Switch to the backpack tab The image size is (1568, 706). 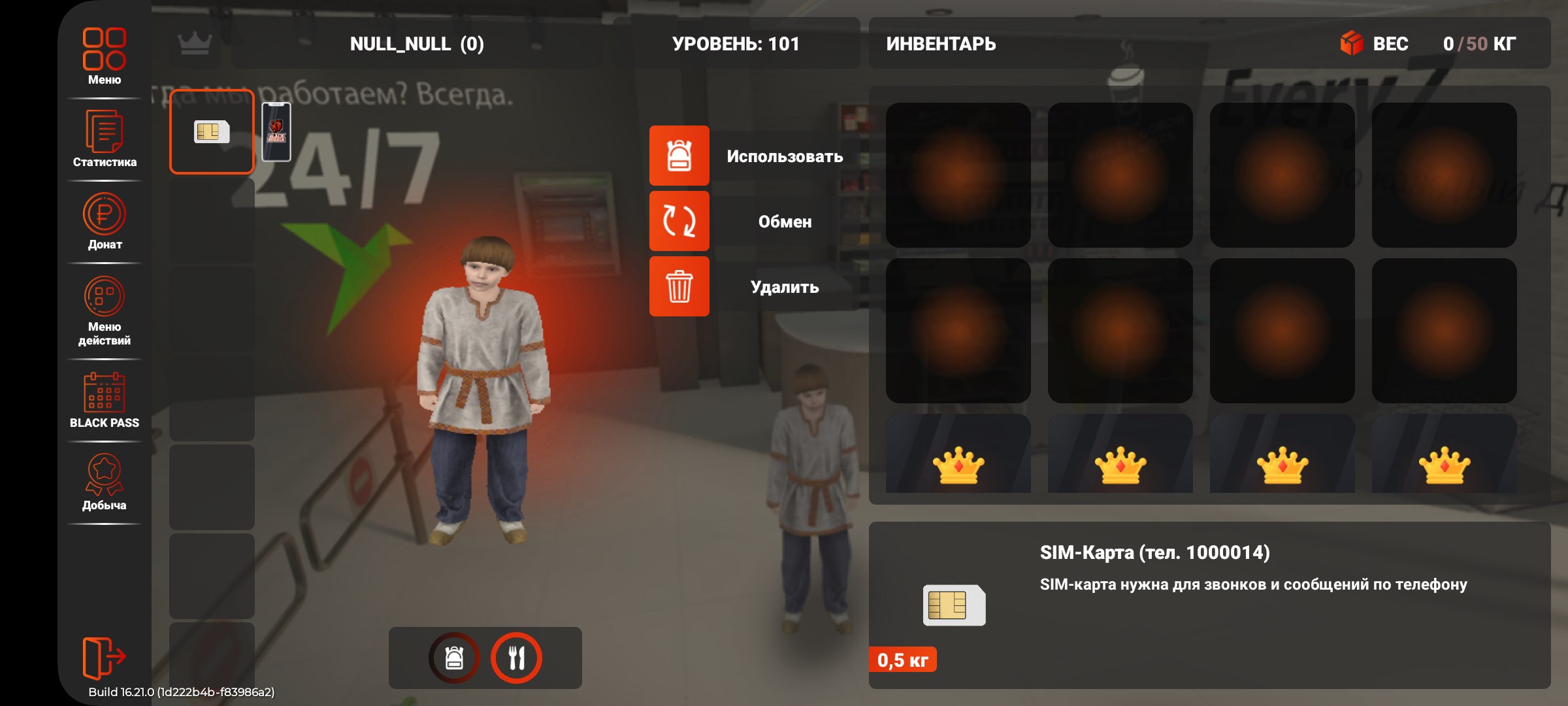454,658
